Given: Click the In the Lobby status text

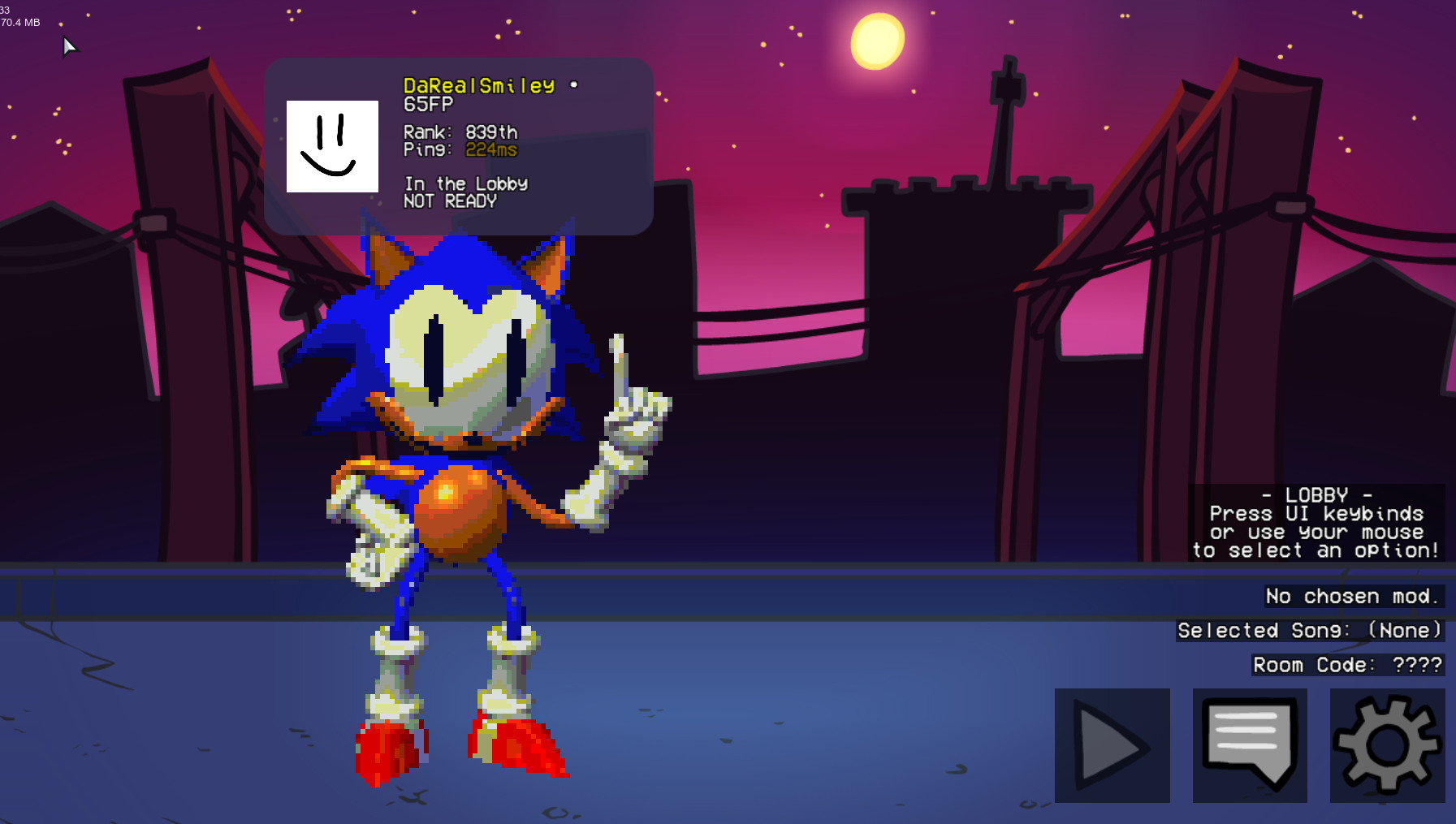Looking at the screenshot, I should tap(466, 183).
